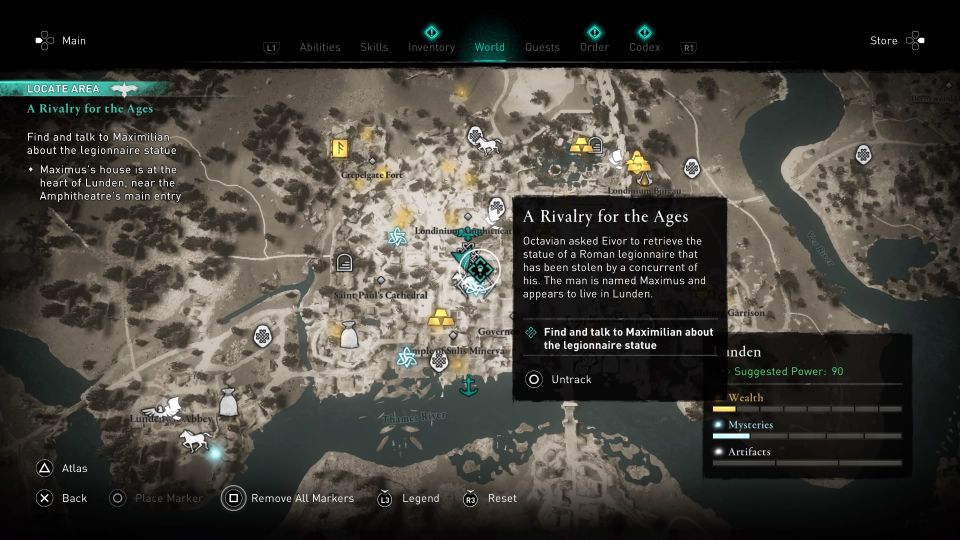Go to the Order tab

coord(594,47)
